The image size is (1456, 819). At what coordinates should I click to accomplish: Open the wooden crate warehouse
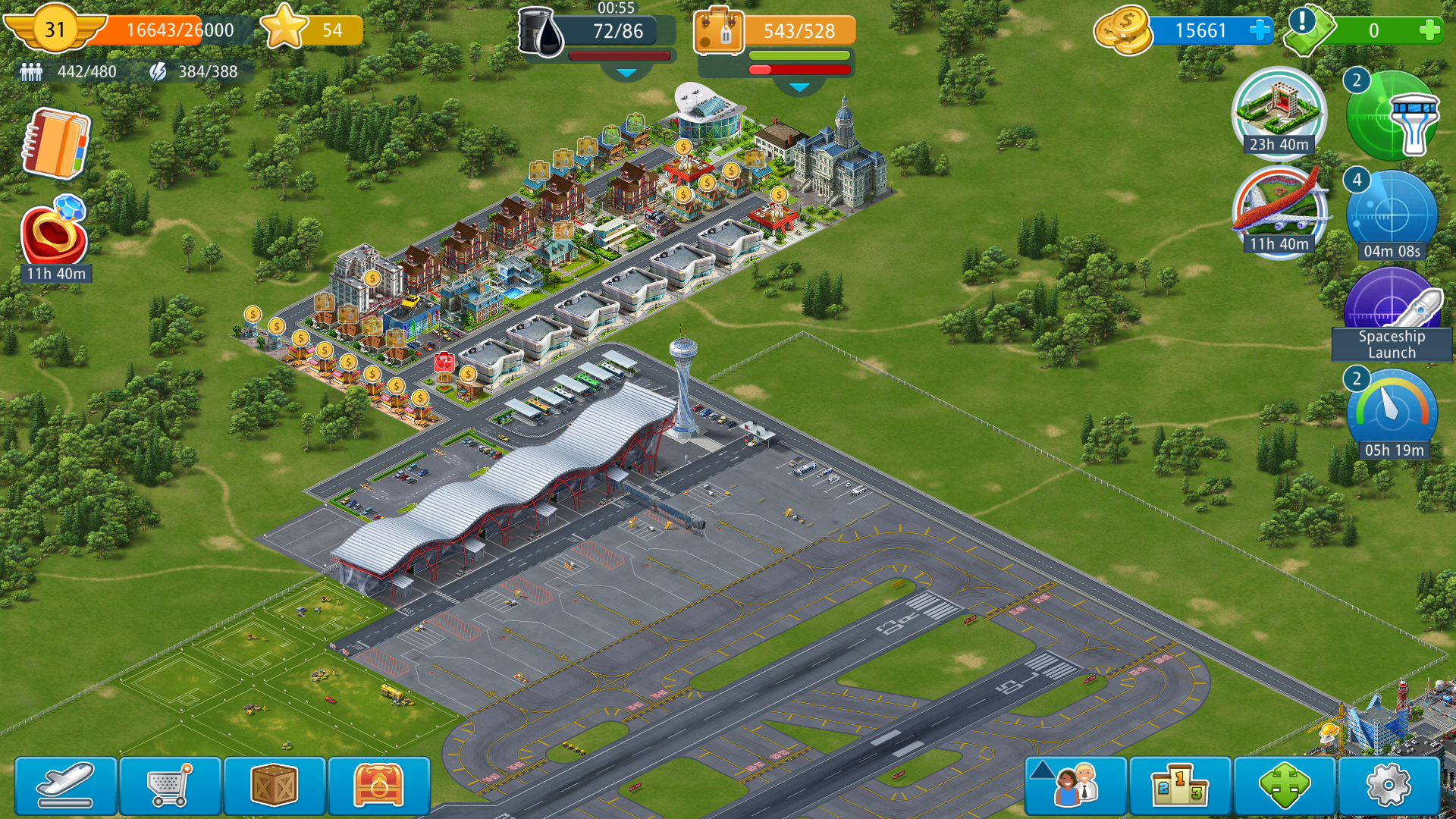(274, 786)
